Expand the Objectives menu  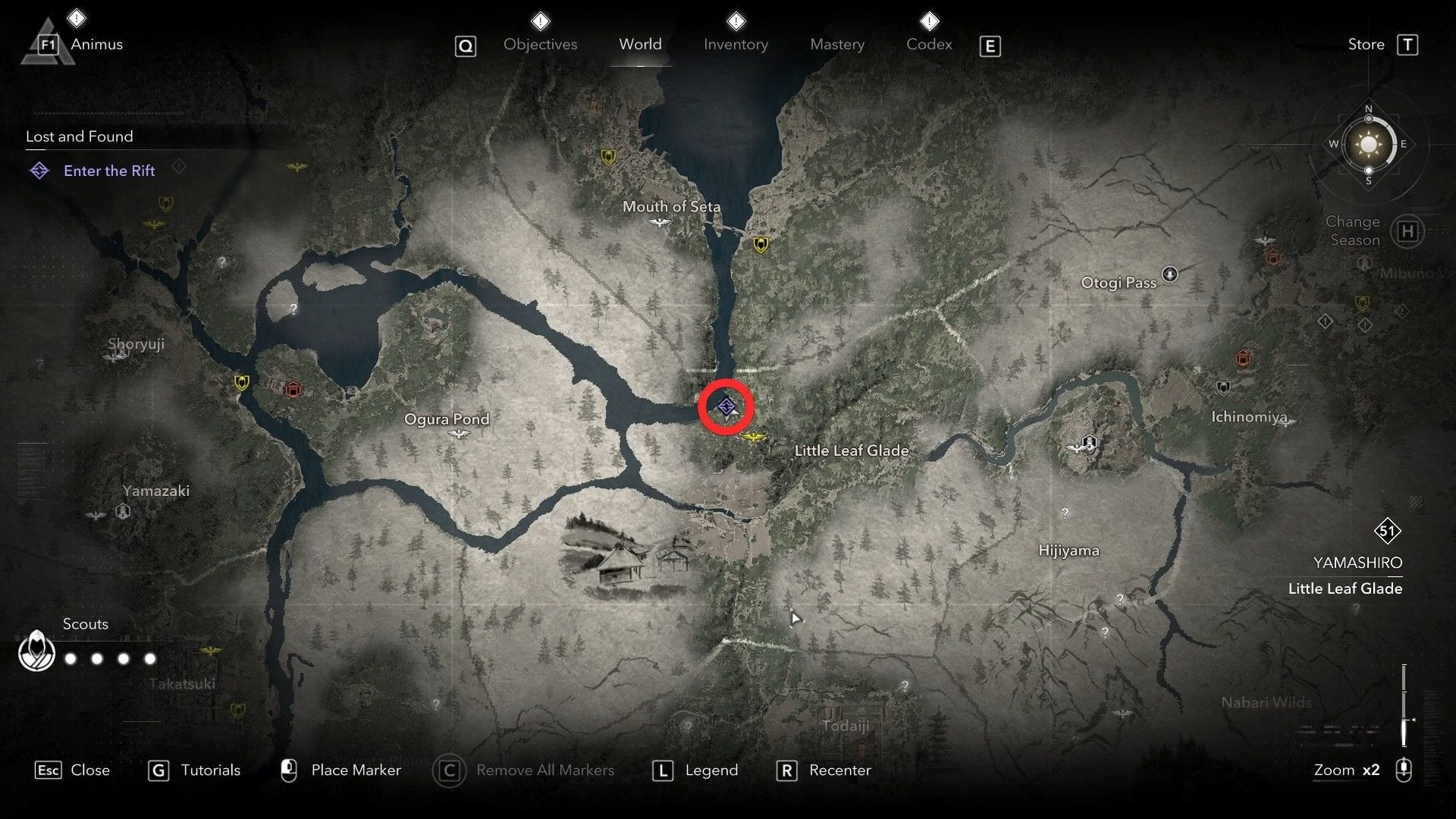tap(540, 44)
